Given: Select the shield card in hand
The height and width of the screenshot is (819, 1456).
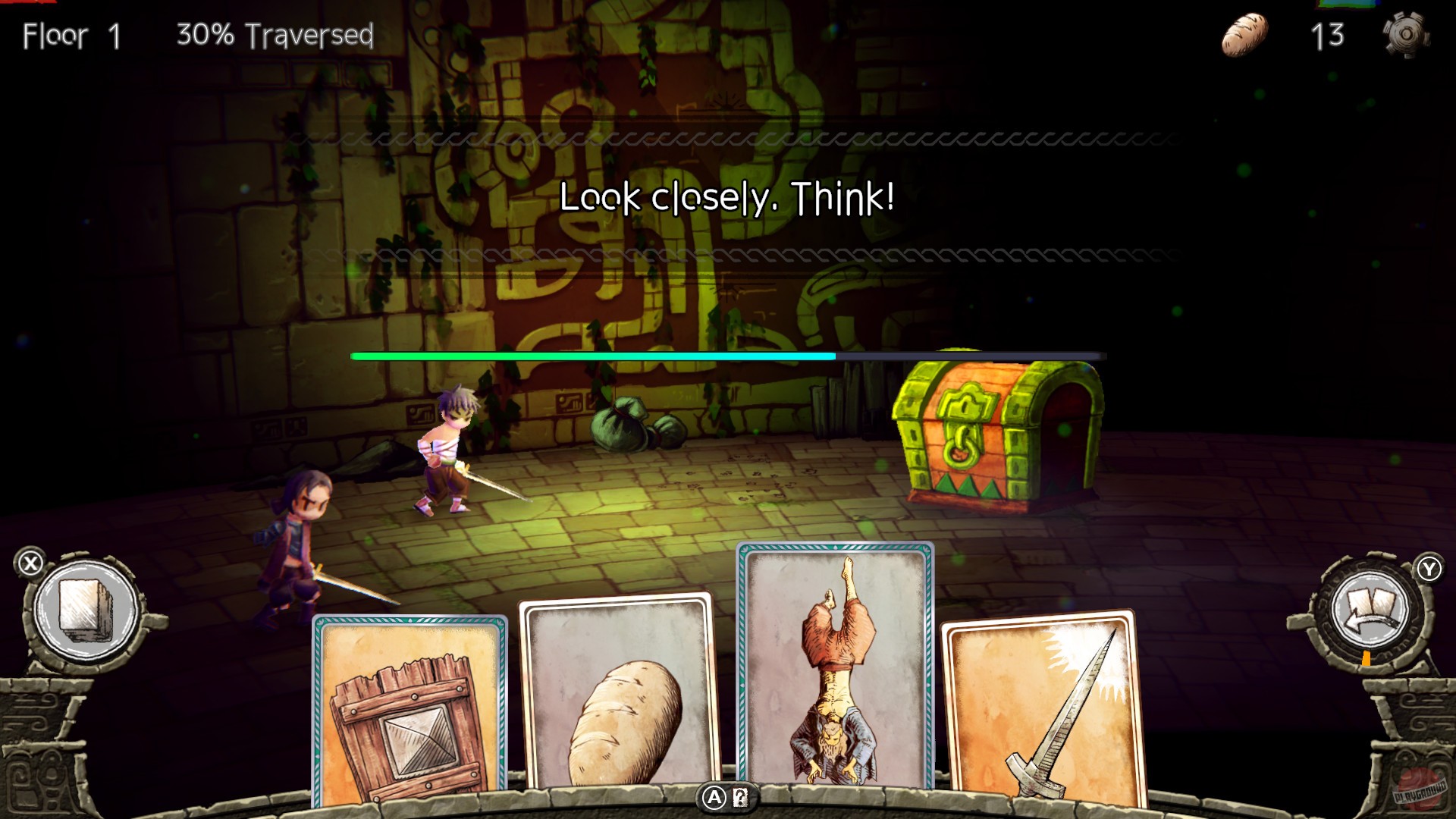Looking at the screenshot, I should click(409, 713).
